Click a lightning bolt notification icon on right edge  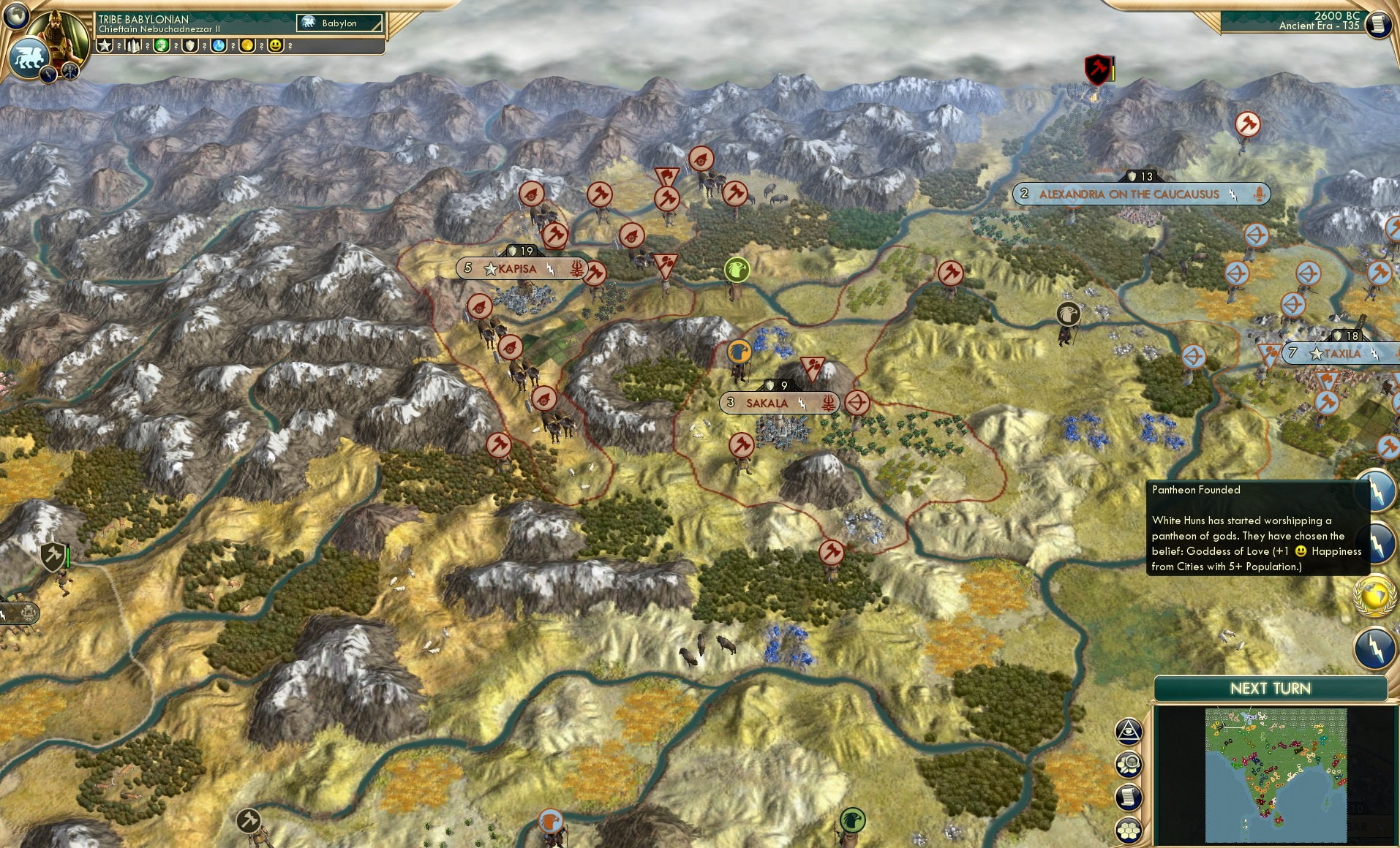(x=1378, y=491)
